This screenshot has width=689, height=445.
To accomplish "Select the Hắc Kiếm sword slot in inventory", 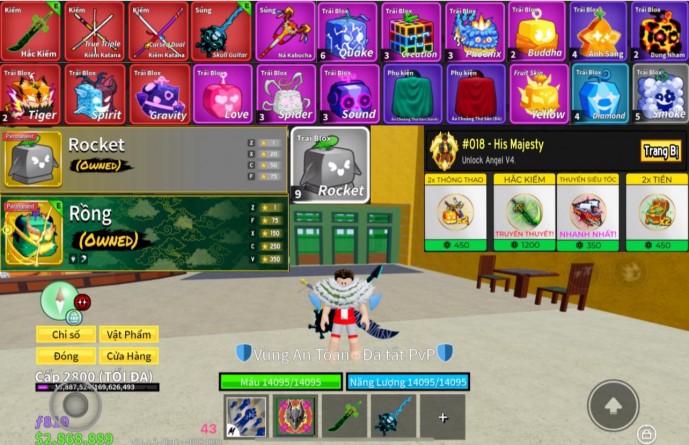I will pos(33,32).
